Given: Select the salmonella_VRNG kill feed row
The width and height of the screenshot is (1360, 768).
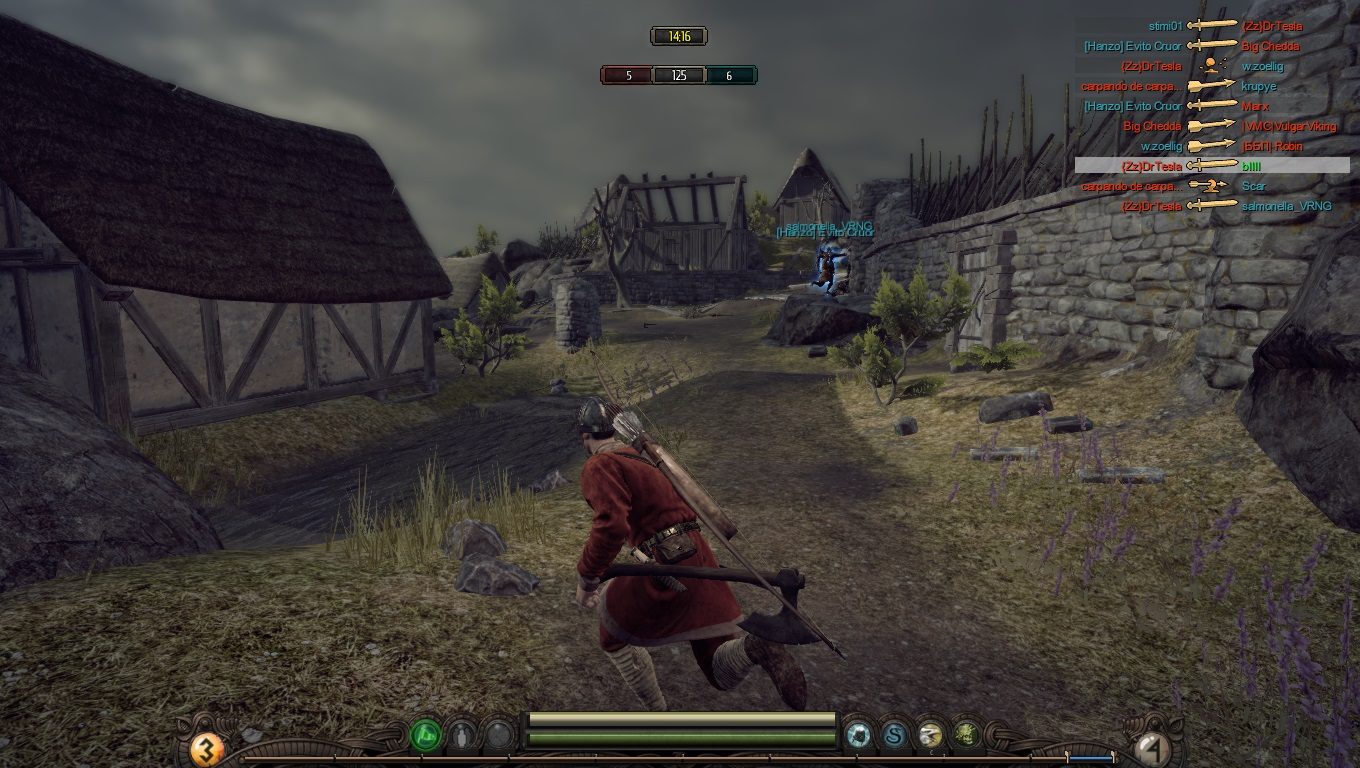Looking at the screenshot, I should 1211,206.
